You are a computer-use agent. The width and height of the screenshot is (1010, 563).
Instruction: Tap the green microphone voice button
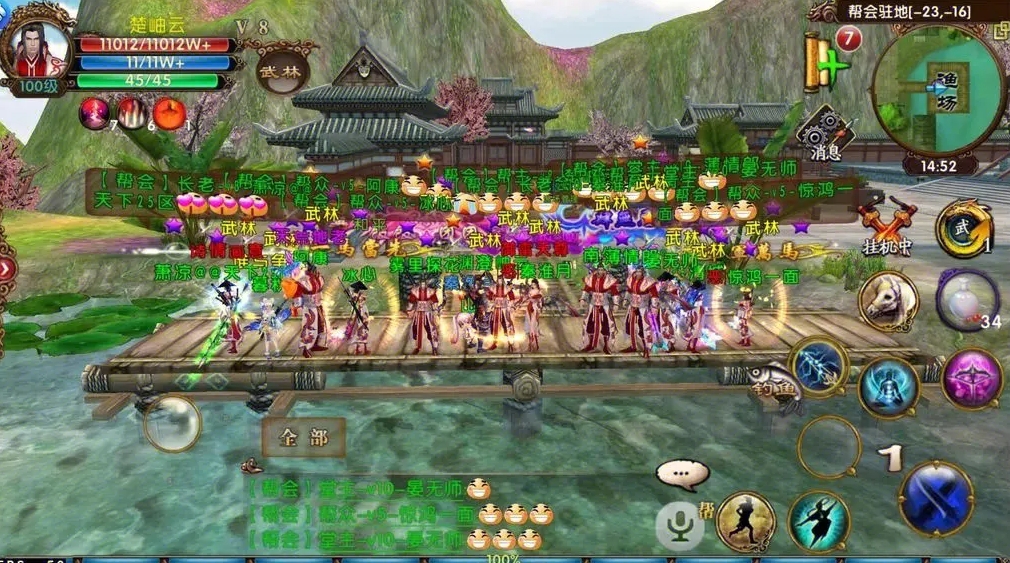click(680, 523)
